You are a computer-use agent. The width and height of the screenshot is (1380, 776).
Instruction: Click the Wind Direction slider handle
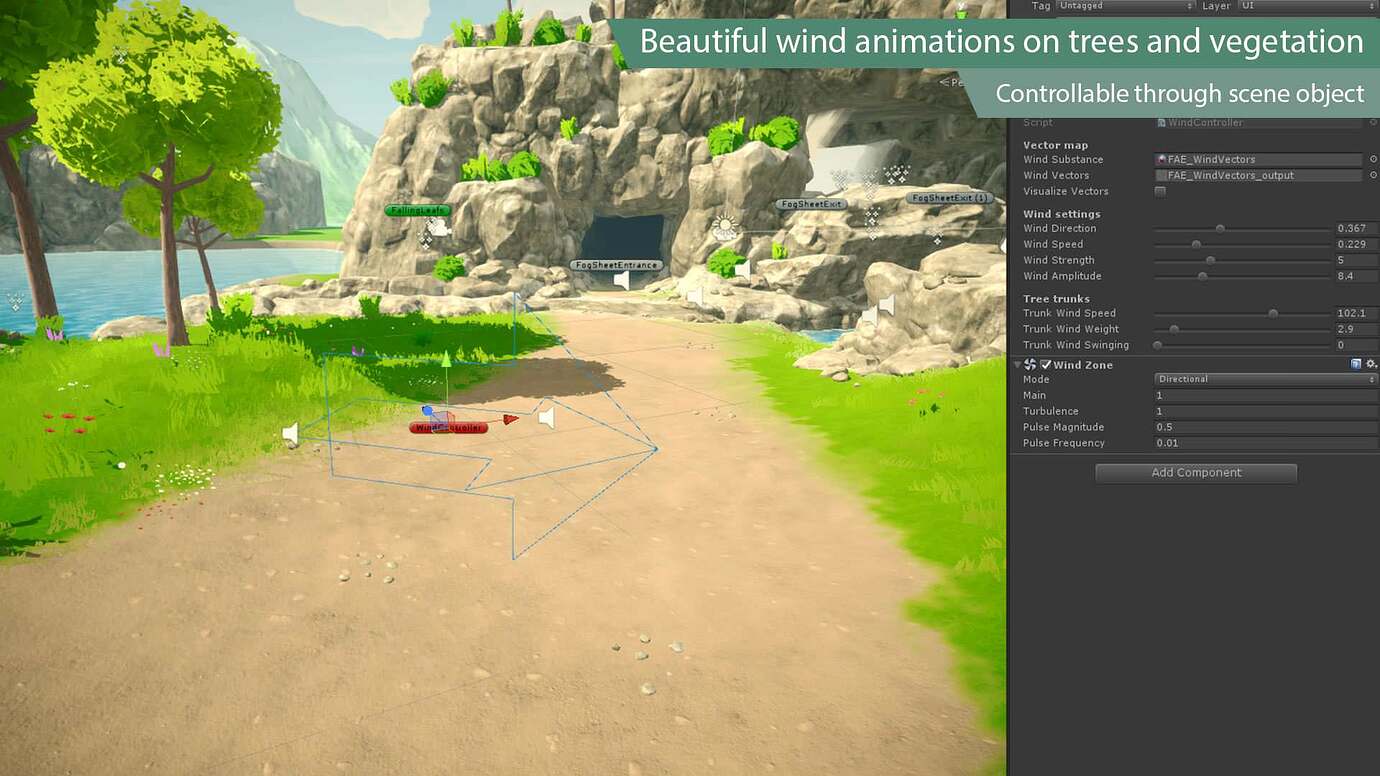1220,228
